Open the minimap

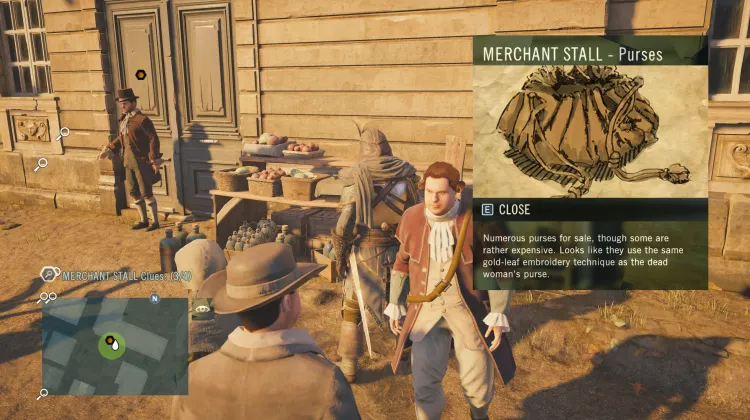(x=114, y=345)
